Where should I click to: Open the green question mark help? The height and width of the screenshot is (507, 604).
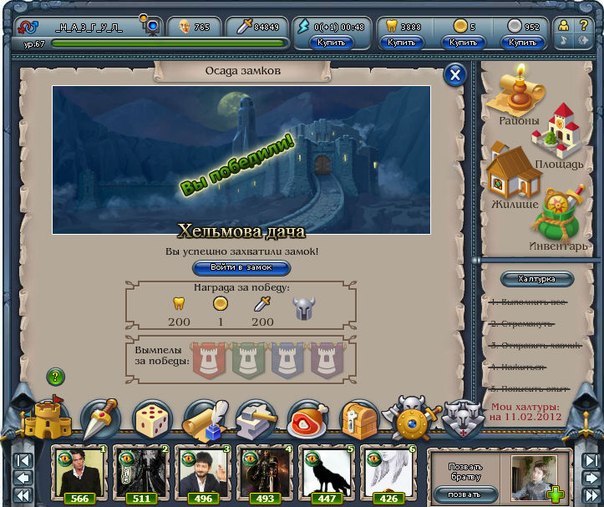click(x=55, y=376)
